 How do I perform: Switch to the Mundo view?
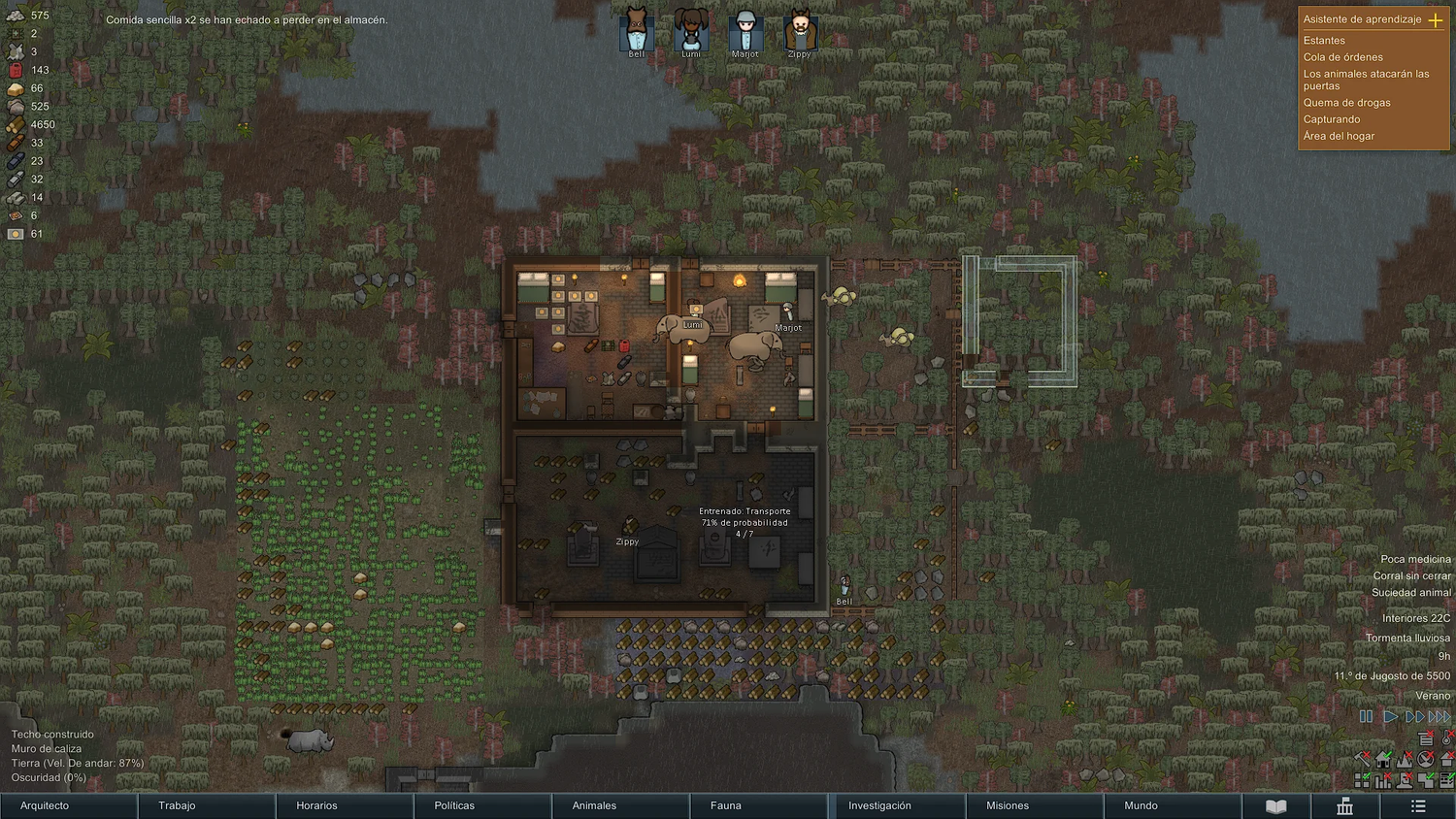click(1173, 805)
